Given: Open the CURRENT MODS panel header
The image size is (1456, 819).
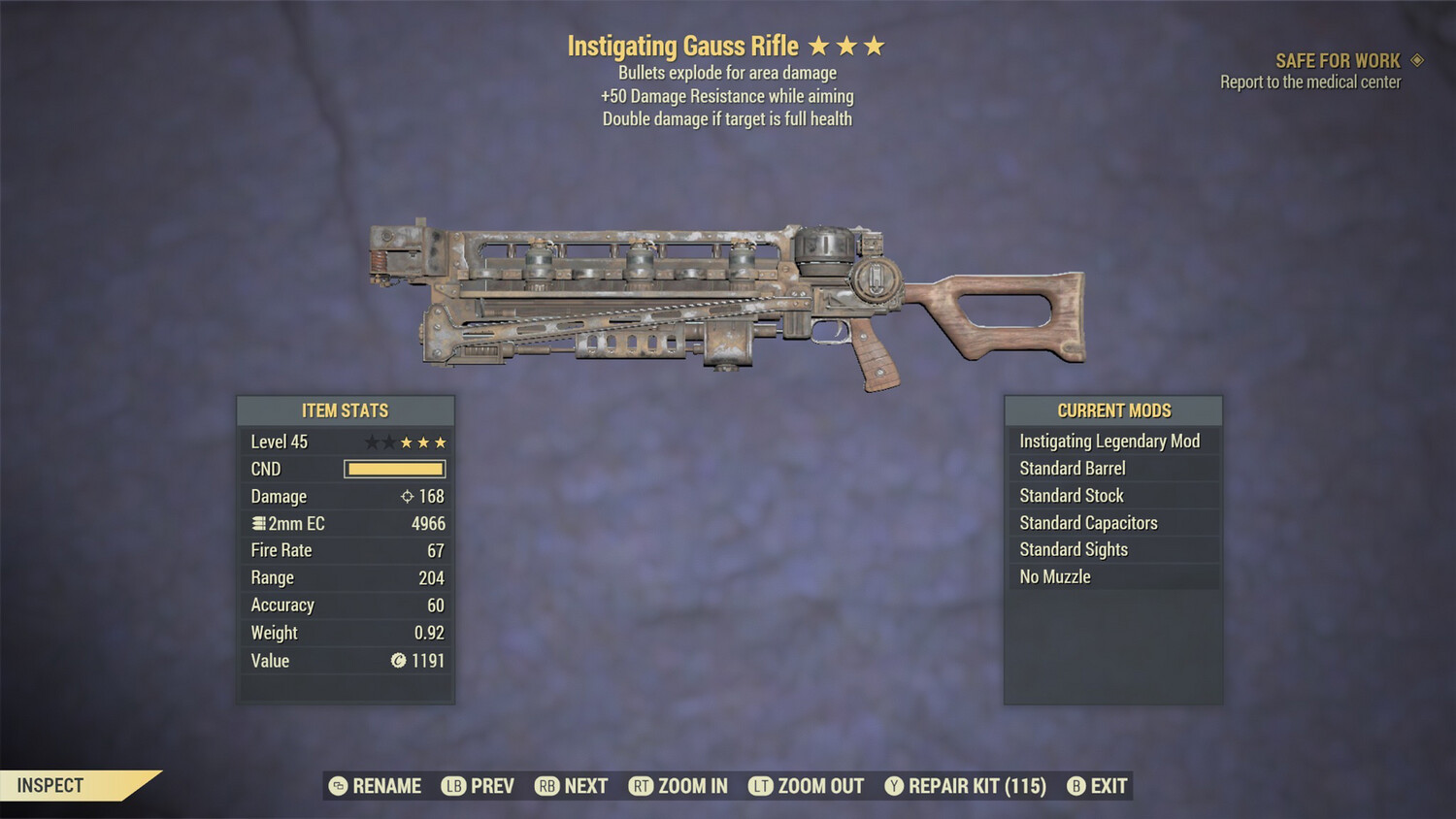Looking at the screenshot, I should point(1112,410).
